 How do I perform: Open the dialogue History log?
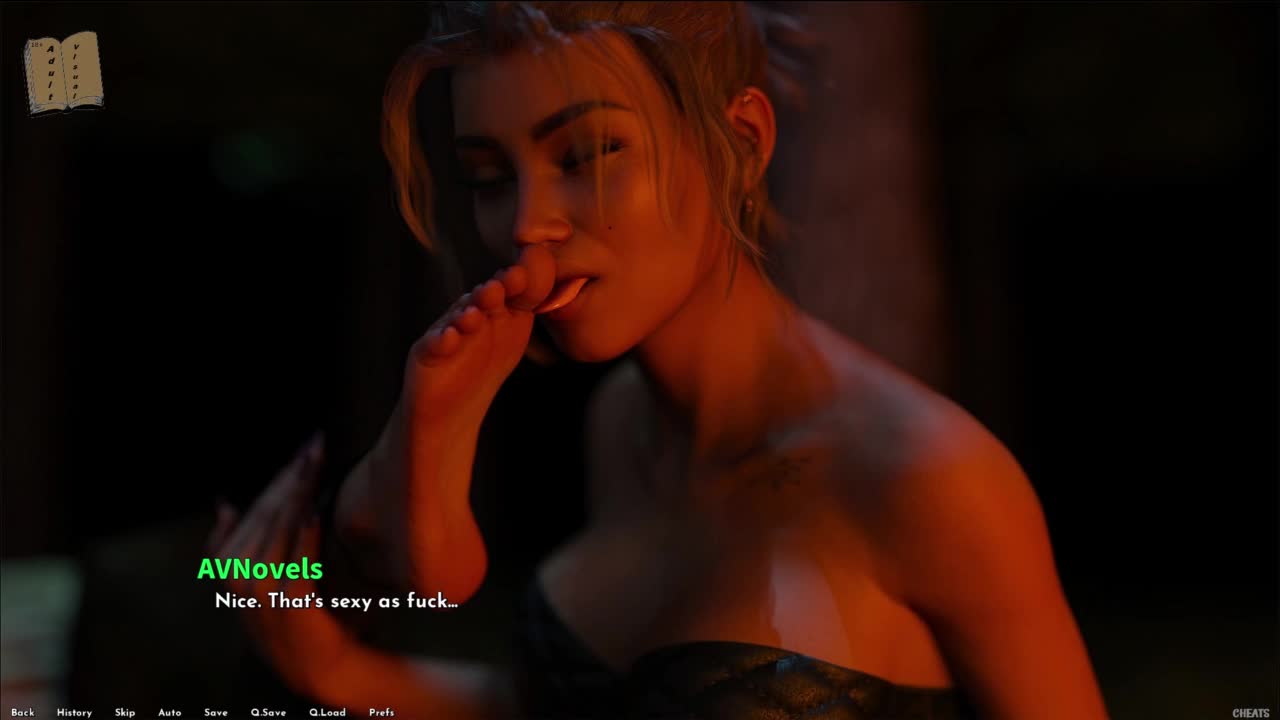[74, 712]
